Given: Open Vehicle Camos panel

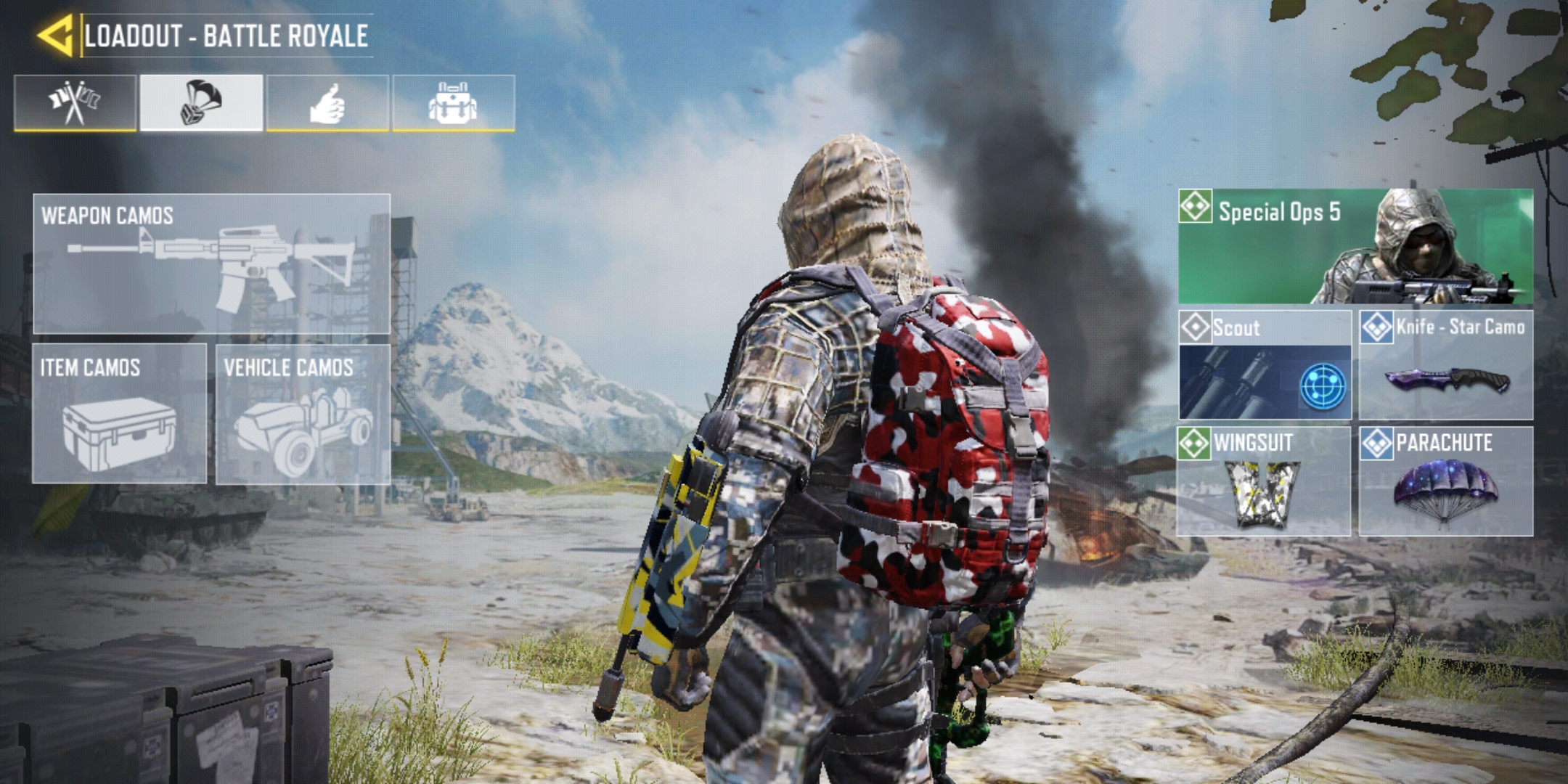Looking at the screenshot, I should coord(303,413).
